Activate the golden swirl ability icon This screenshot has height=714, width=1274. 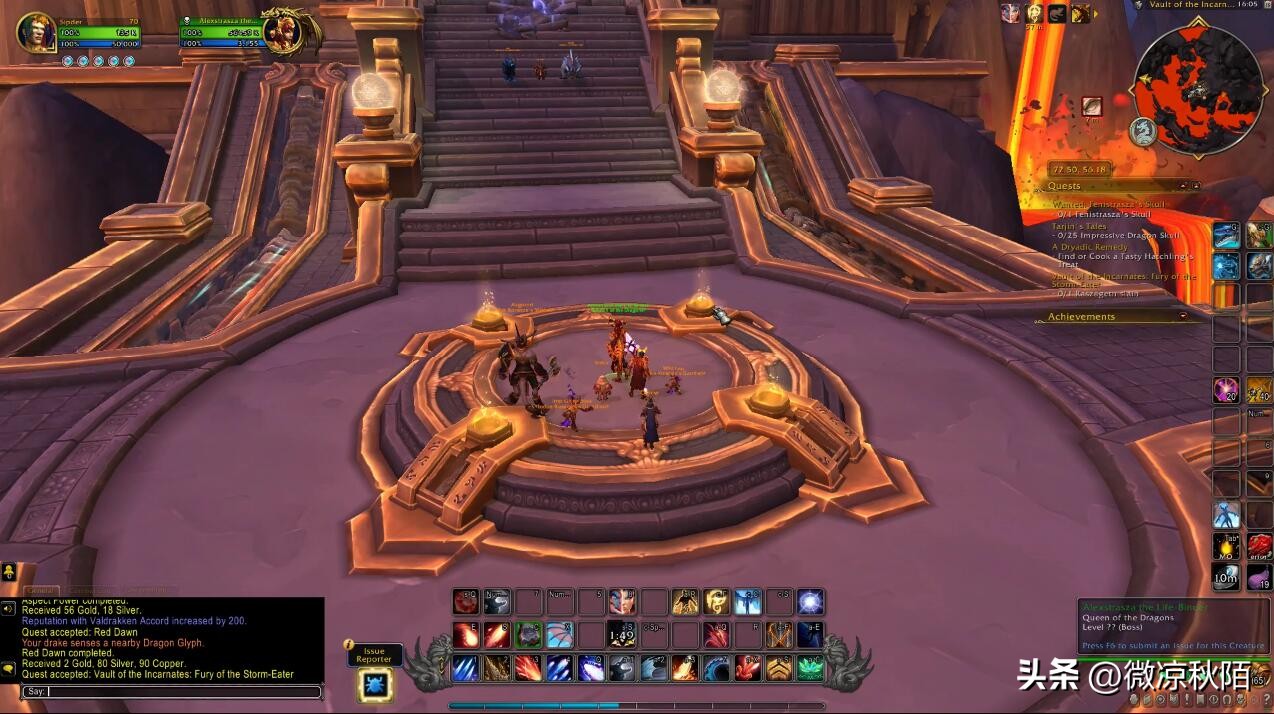pos(716,602)
